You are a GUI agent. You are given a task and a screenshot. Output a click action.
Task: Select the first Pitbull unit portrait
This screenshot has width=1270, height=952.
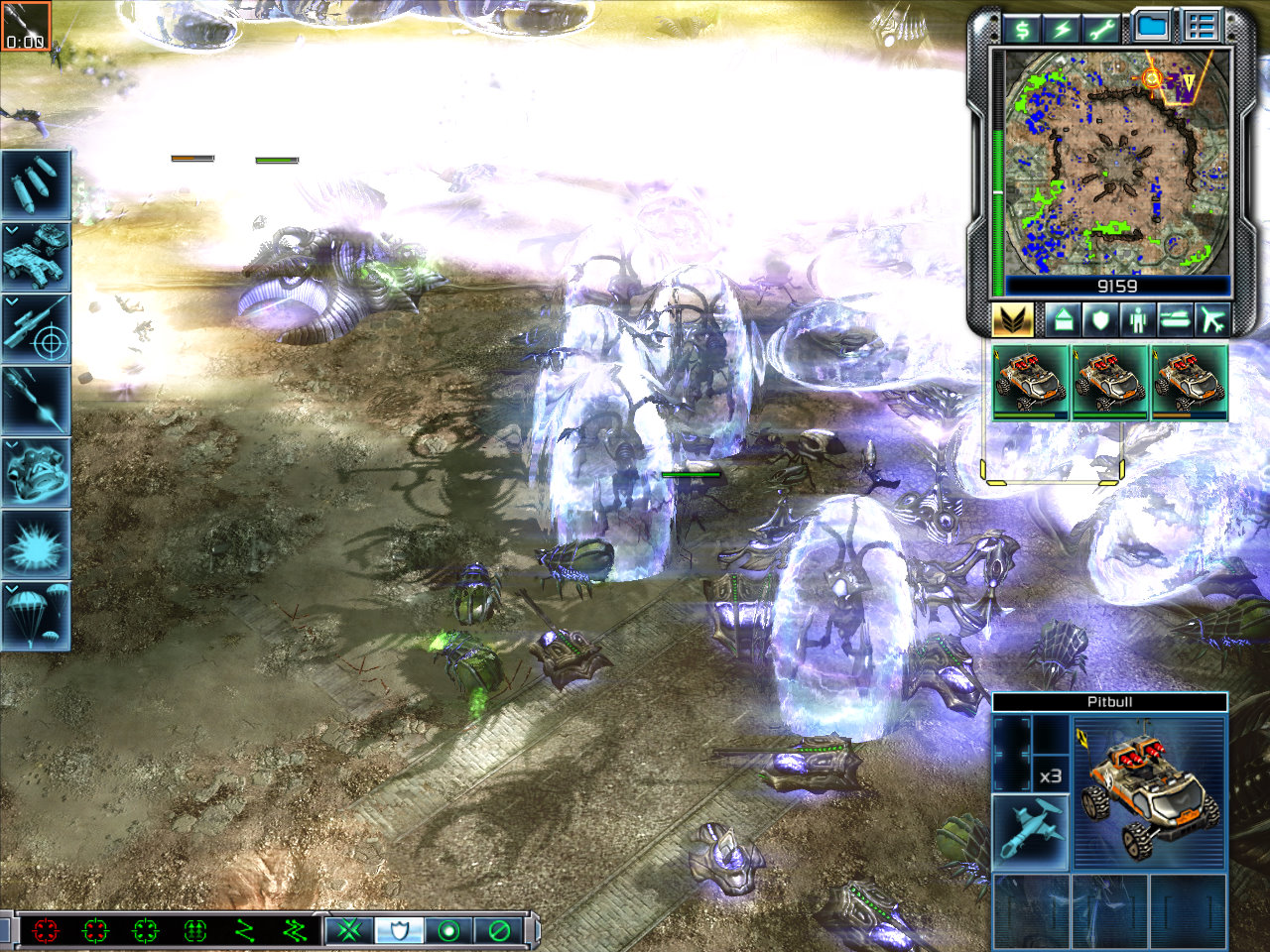click(1032, 382)
